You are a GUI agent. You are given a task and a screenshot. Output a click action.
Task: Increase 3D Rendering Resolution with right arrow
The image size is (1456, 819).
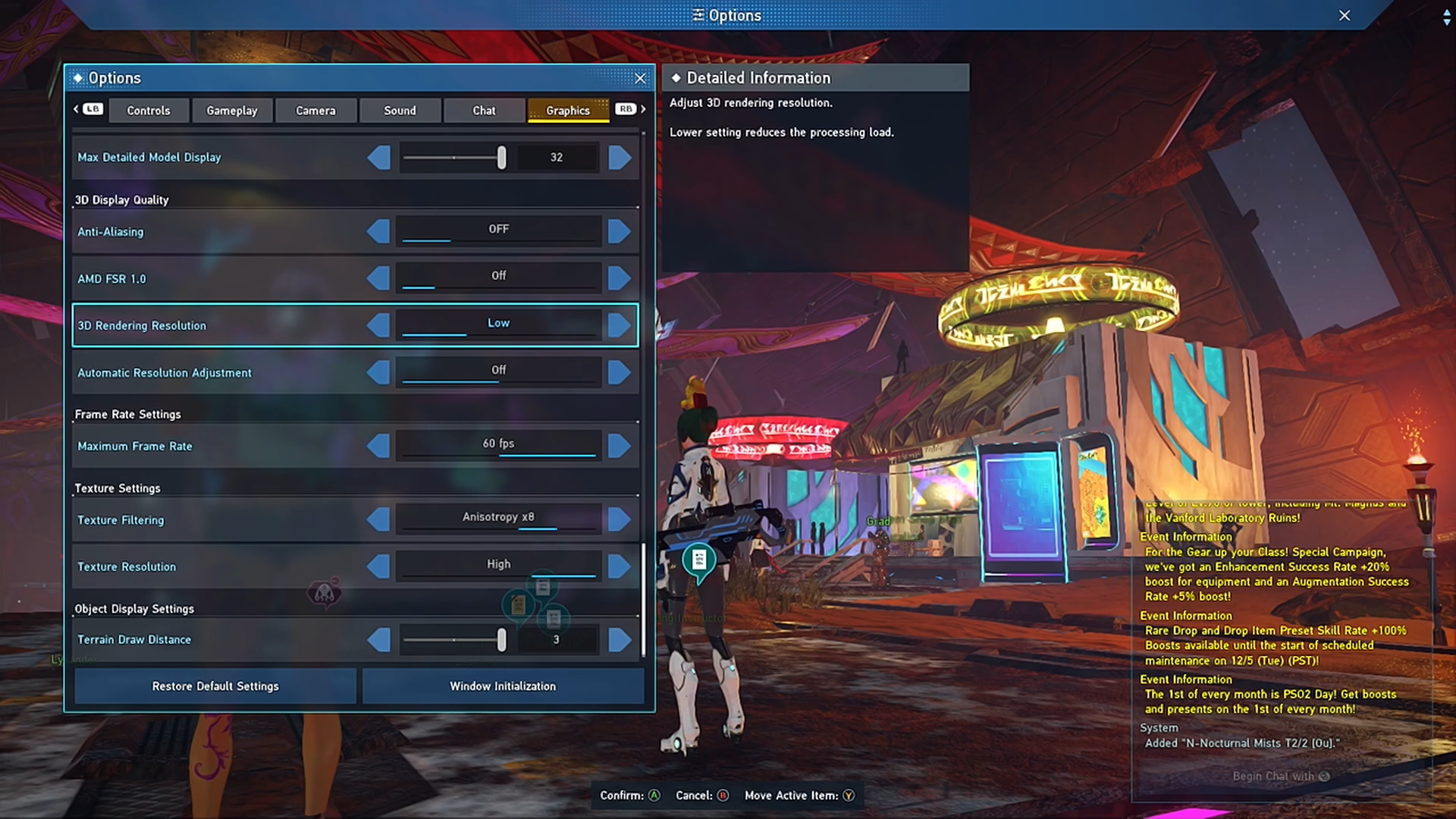(619, 325)
